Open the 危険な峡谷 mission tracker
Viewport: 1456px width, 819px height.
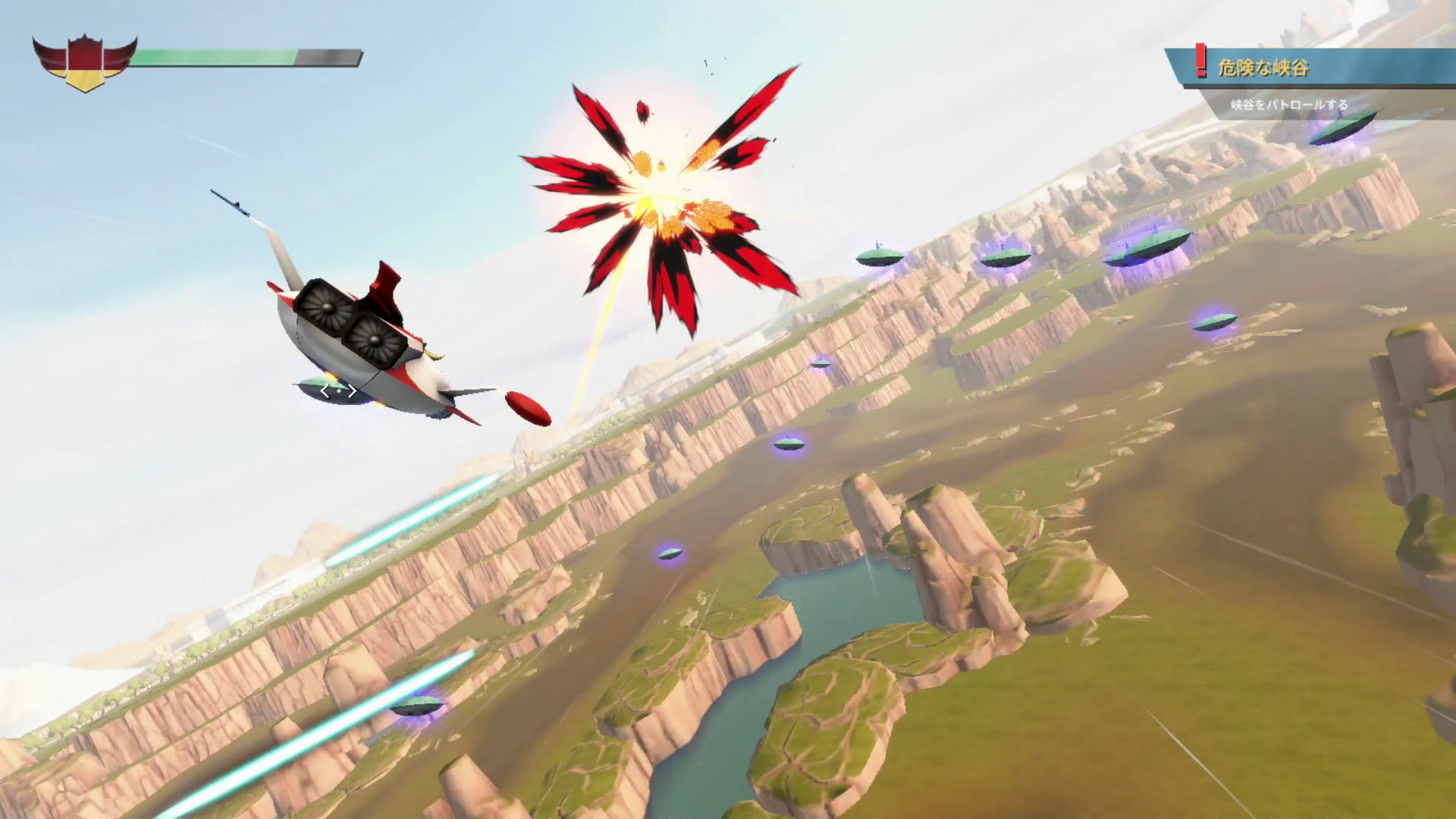(x=1263, y=68)
